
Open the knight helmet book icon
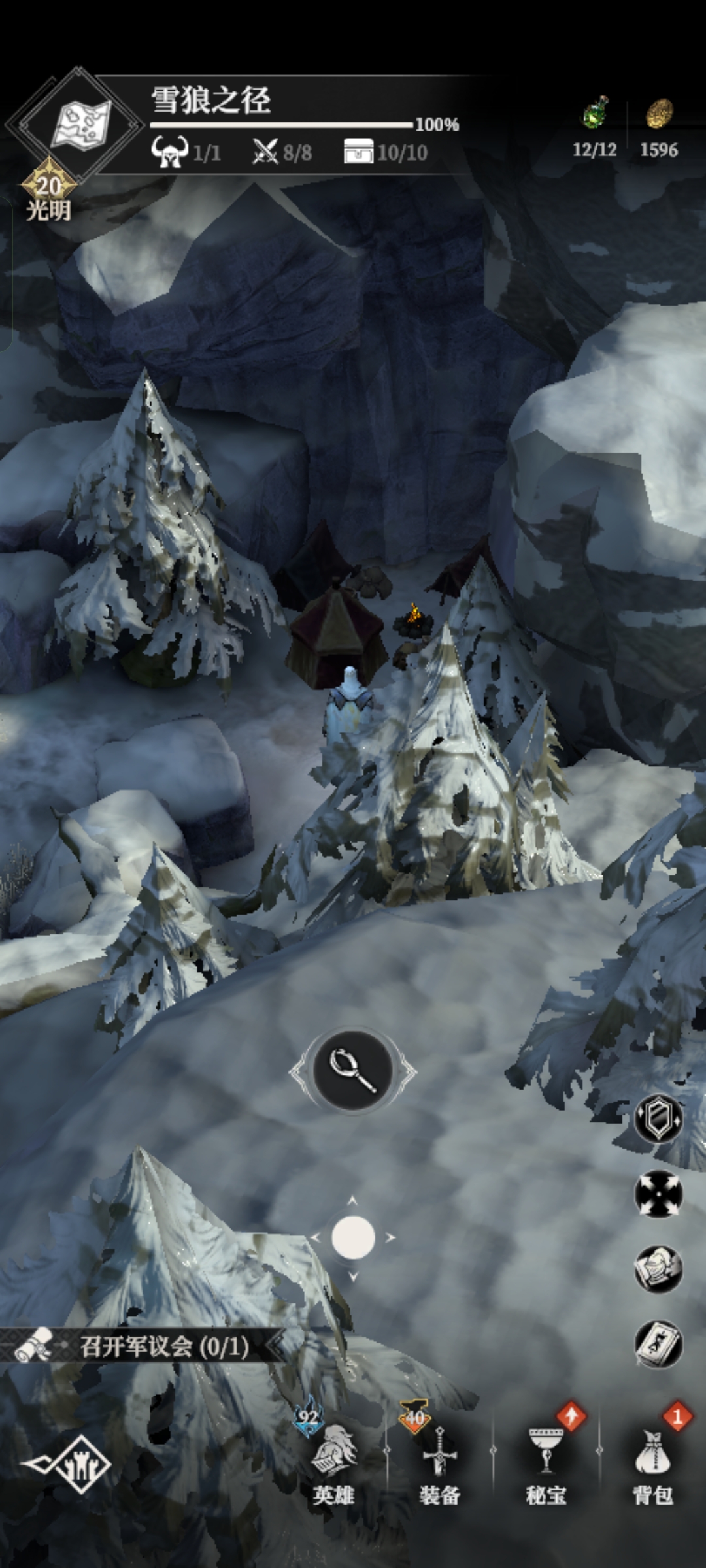[658, 1269]
